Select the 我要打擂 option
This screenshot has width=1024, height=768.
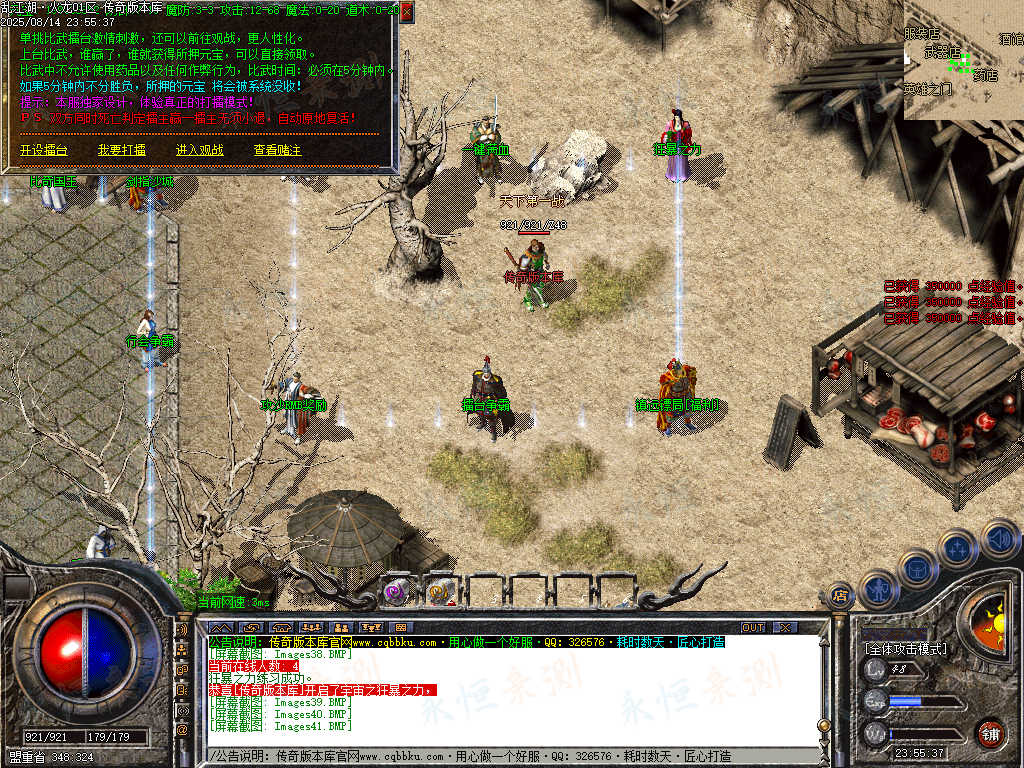pos(121,150)
